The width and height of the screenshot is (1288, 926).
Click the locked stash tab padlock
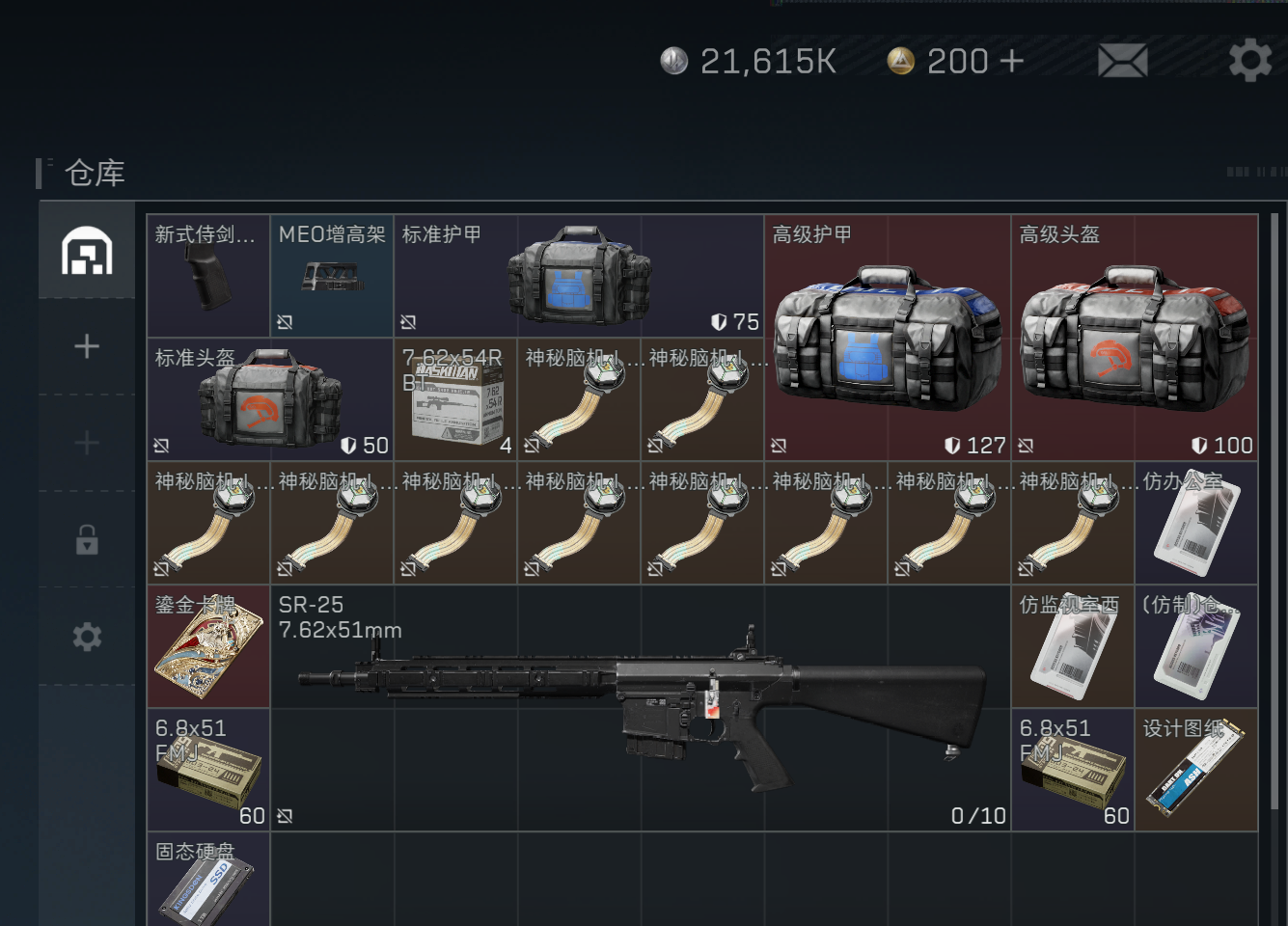click(x=87, y=540)
